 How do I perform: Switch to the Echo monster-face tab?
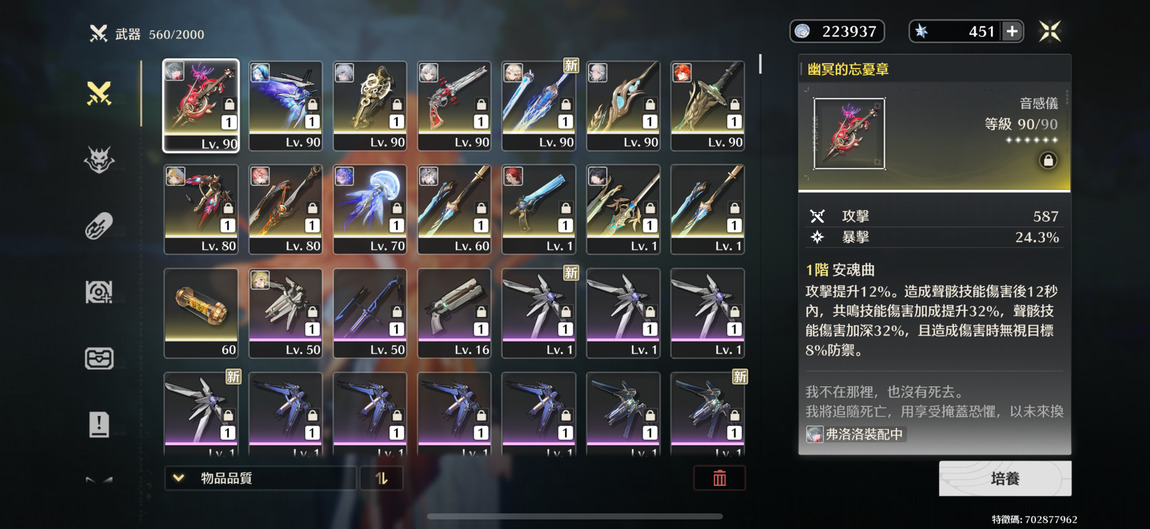(99, 160)
